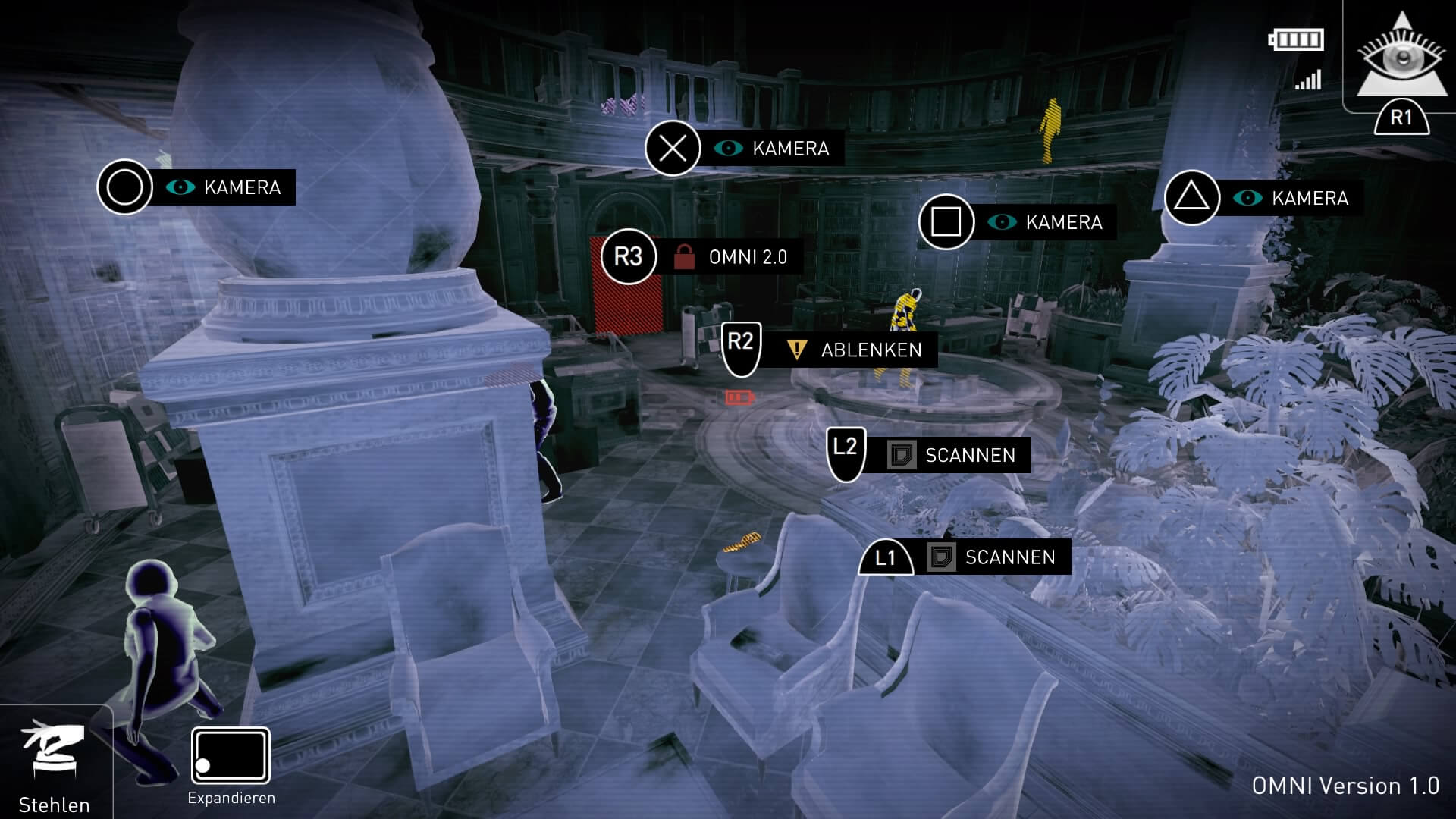
Task: Click the SCANNEN chip icon beside L2
Action: tap(900, 455)
